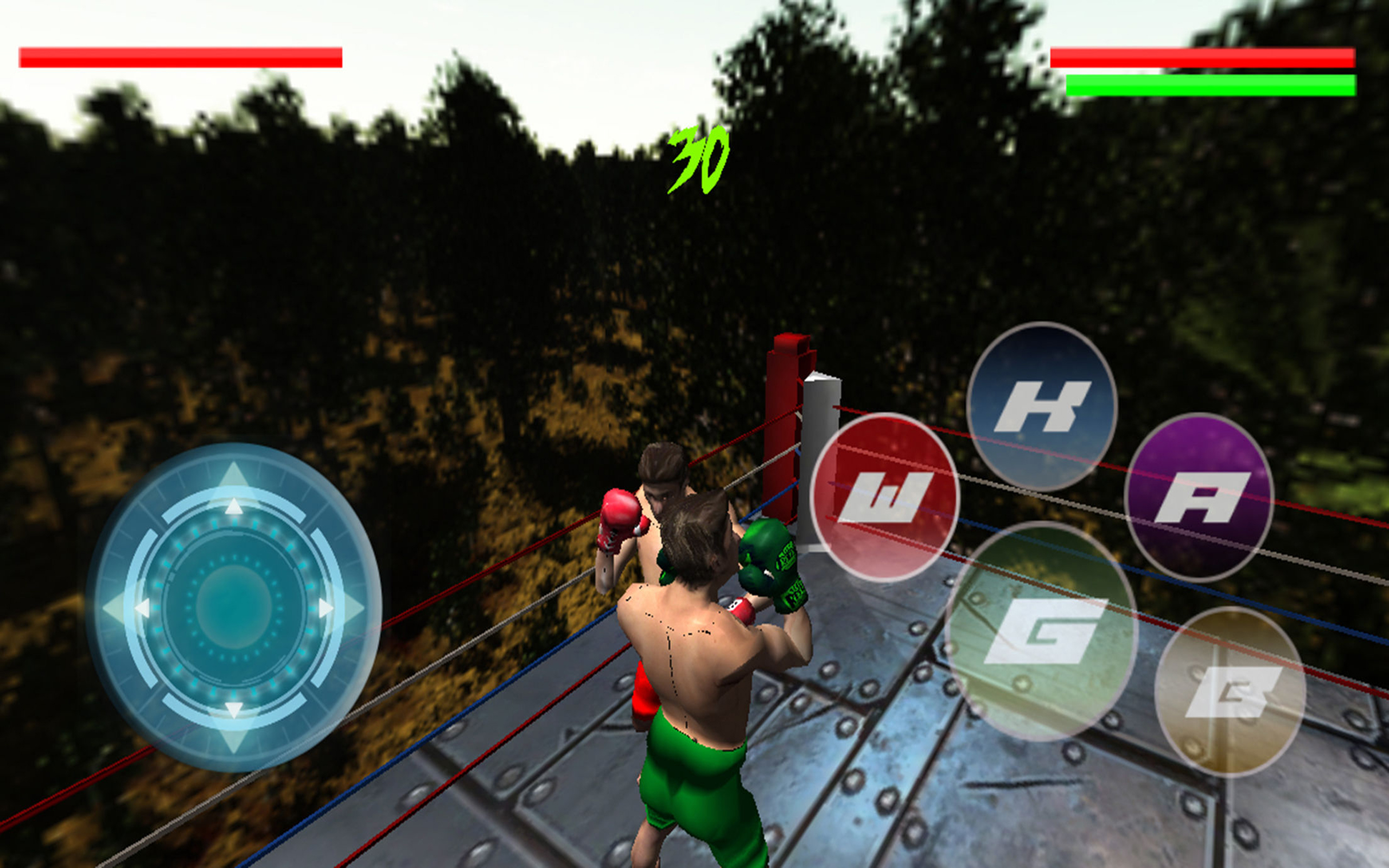Tap the player health bar top left

click(181, 58)
